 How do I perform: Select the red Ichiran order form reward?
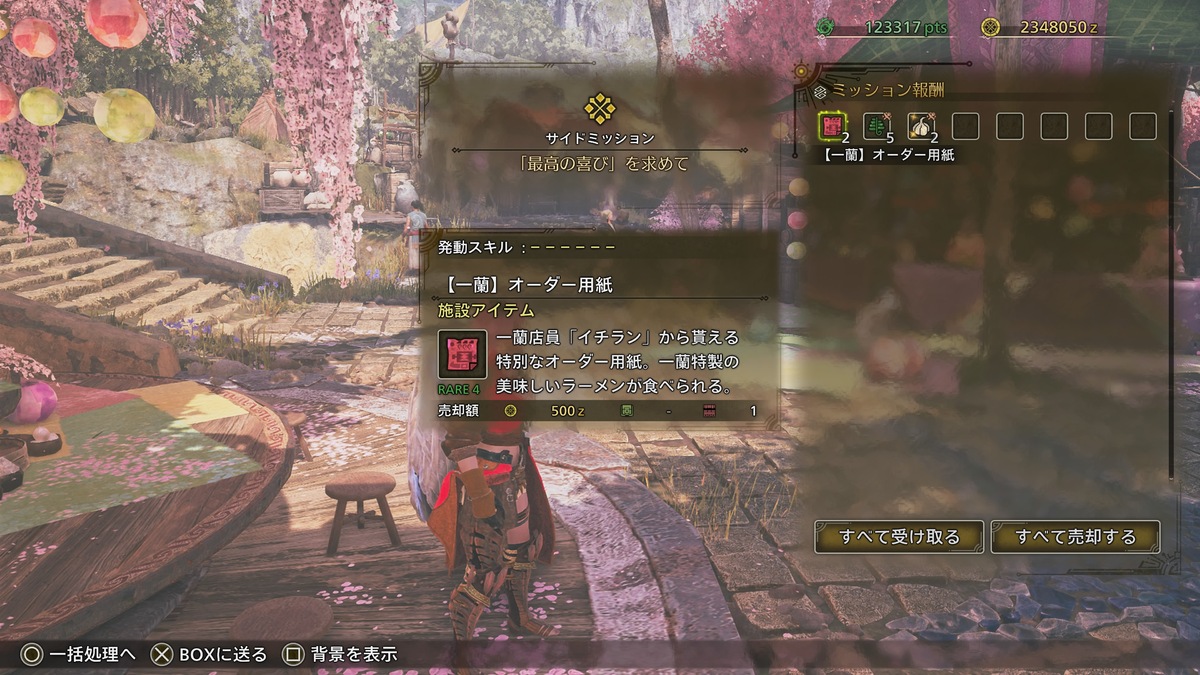click(832, 126)
